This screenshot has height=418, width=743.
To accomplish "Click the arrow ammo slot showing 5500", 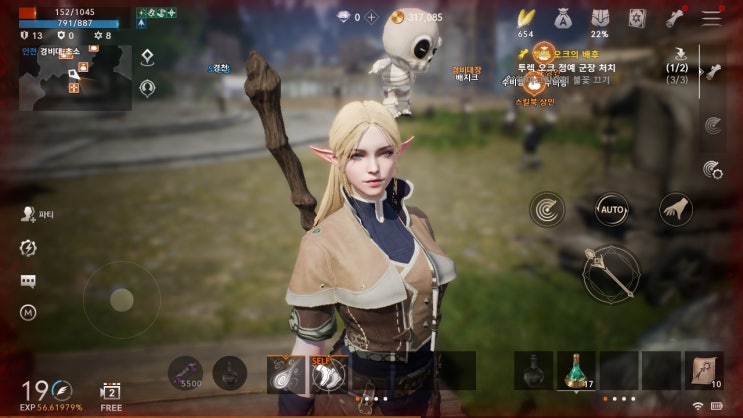I will click(x=185, y=372).
